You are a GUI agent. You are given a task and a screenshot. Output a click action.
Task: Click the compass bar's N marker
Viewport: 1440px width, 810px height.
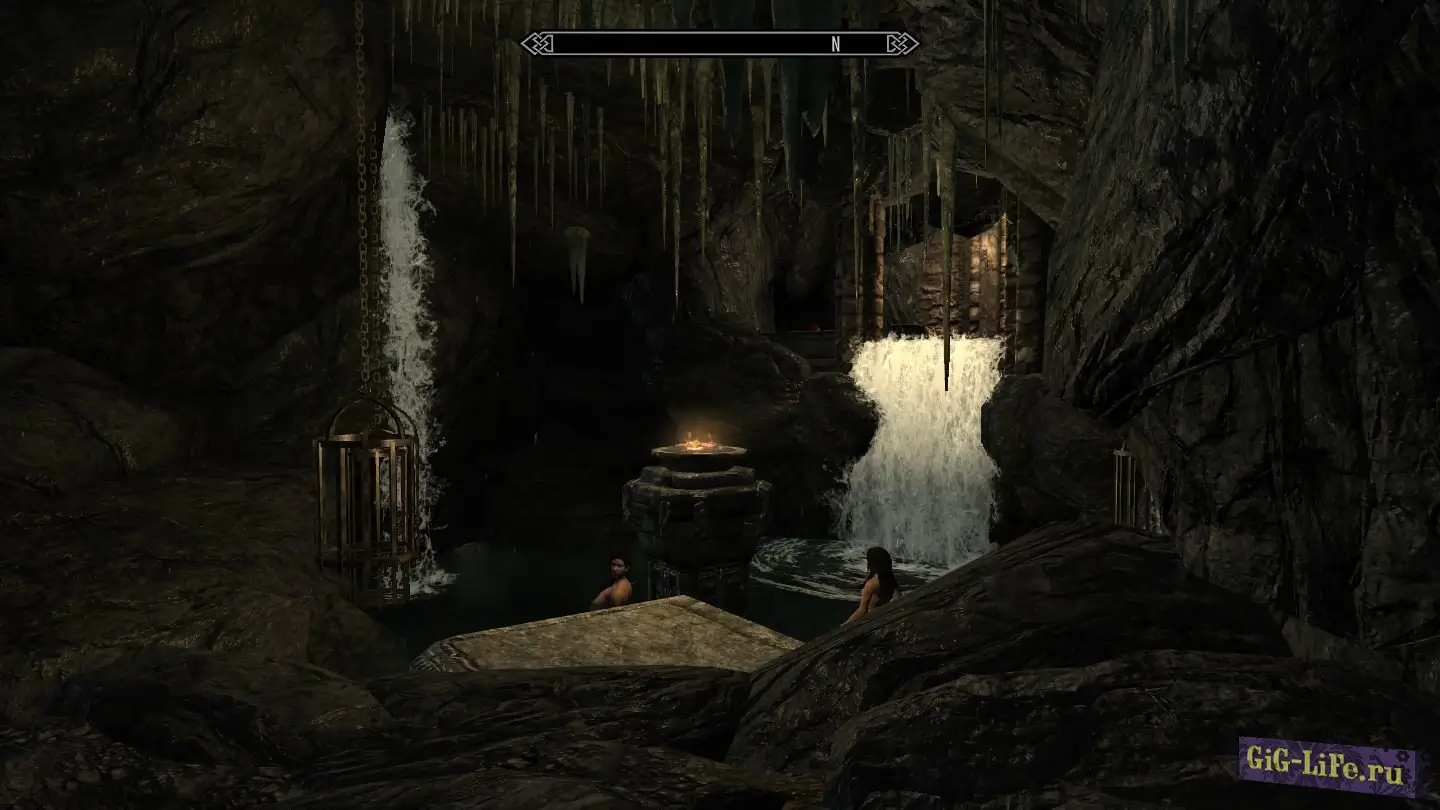(x=836, y=44)
